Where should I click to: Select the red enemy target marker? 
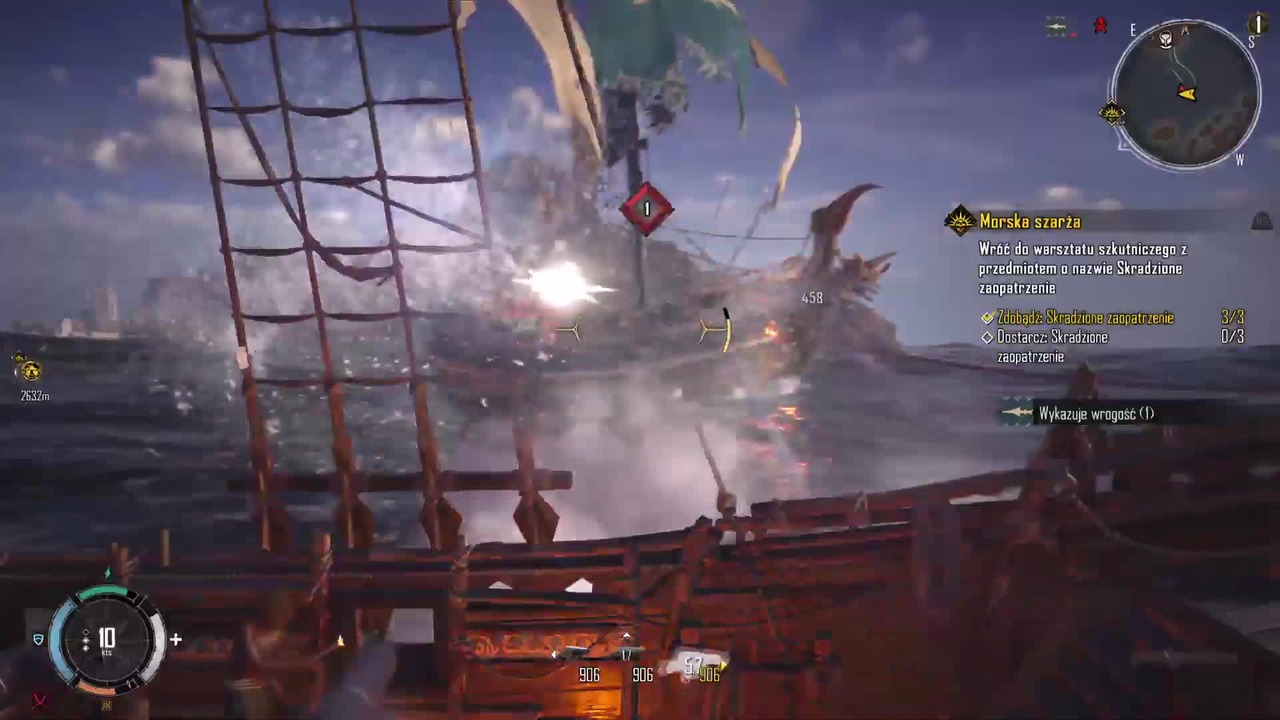tap(646, 209)
